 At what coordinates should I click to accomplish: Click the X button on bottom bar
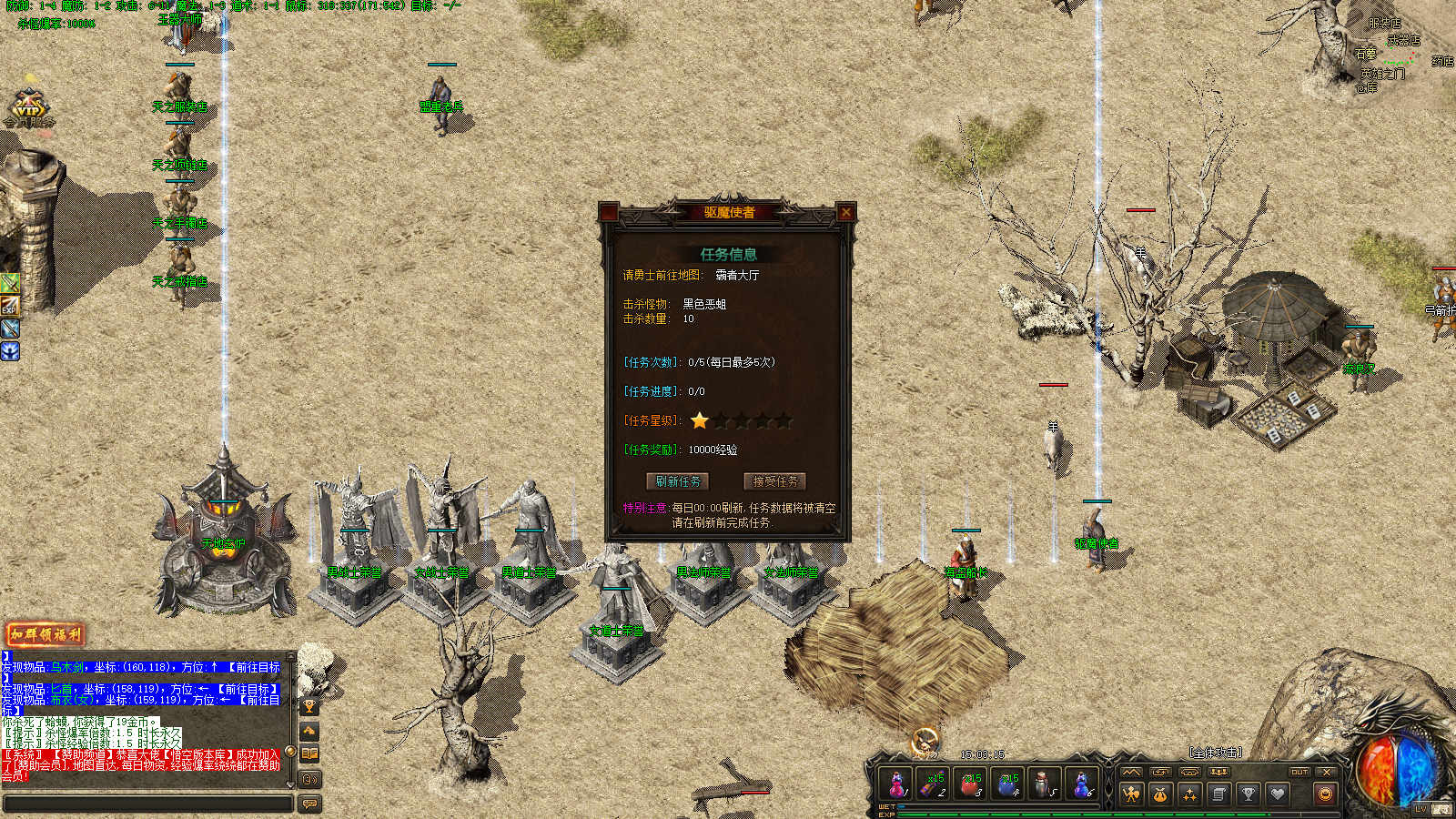click(1327, 772)
